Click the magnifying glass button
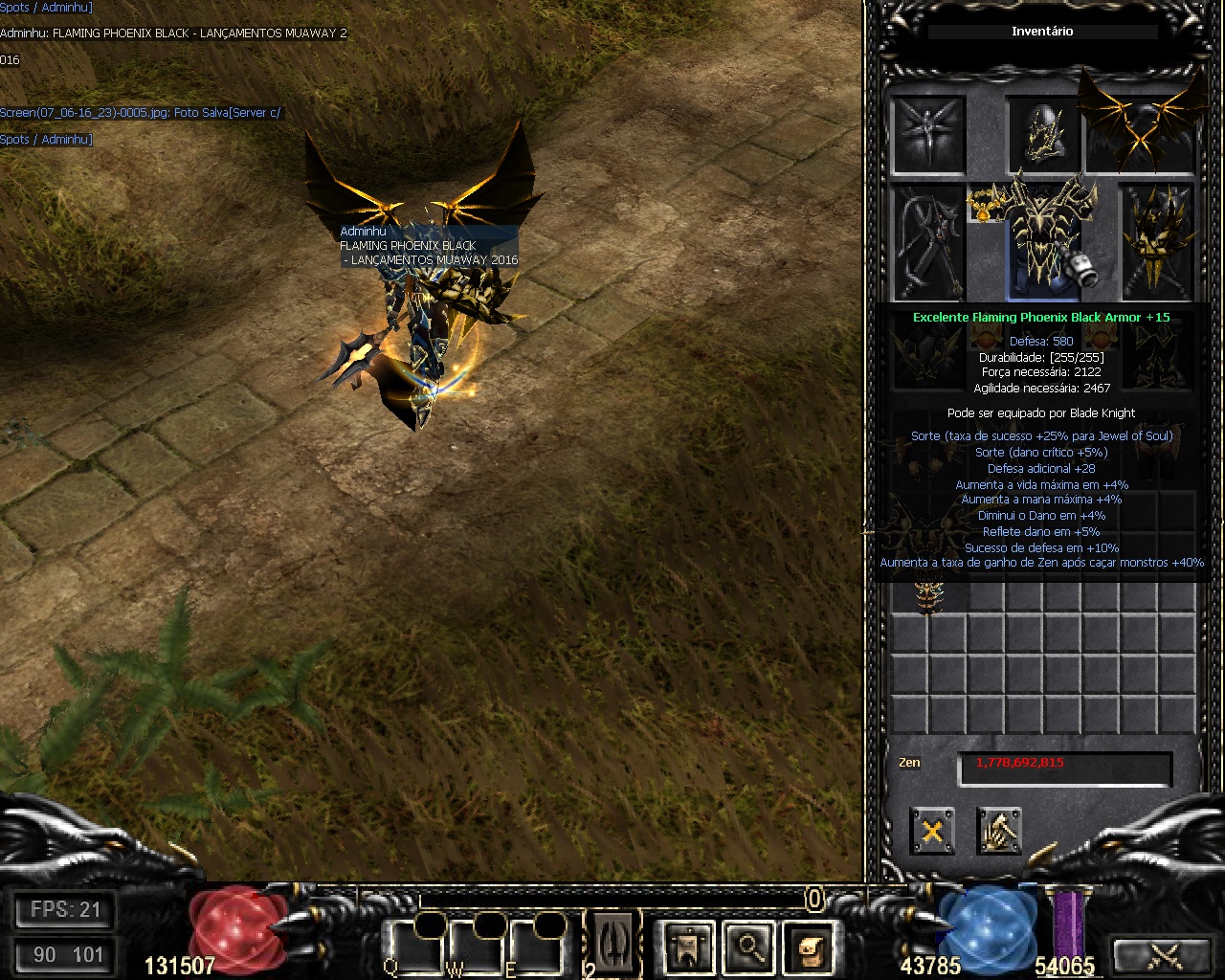Screen dimensions: 1225x980 tap(748, 947)
